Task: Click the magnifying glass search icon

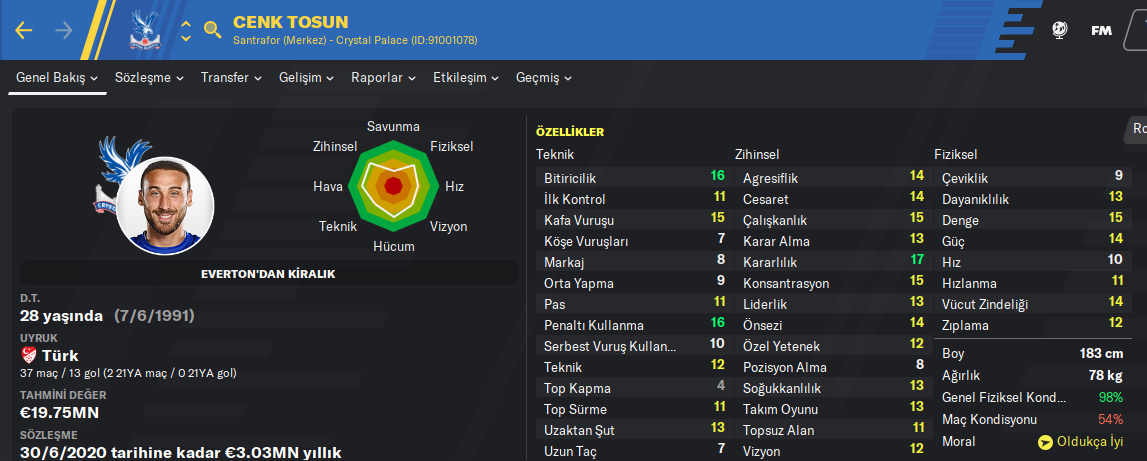Action: click(212, 30)
